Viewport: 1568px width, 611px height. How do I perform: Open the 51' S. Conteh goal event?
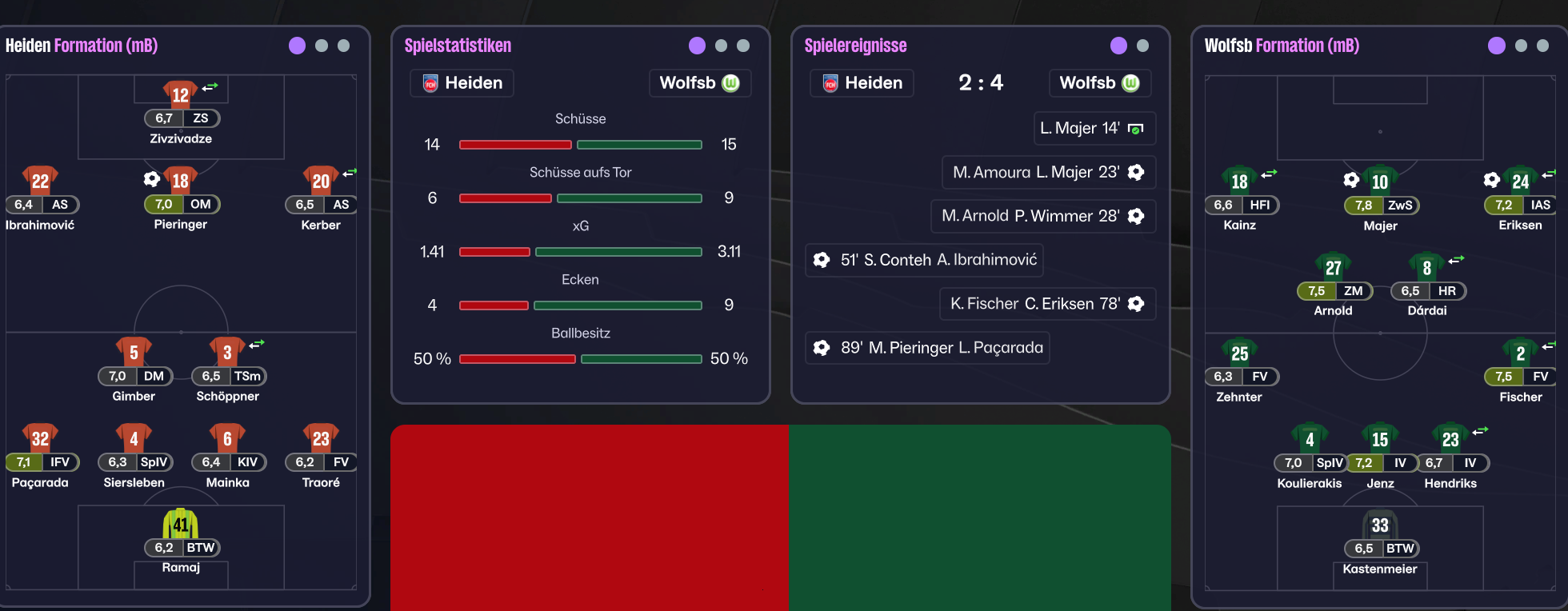pyautogui.click(x=924, y=260)
